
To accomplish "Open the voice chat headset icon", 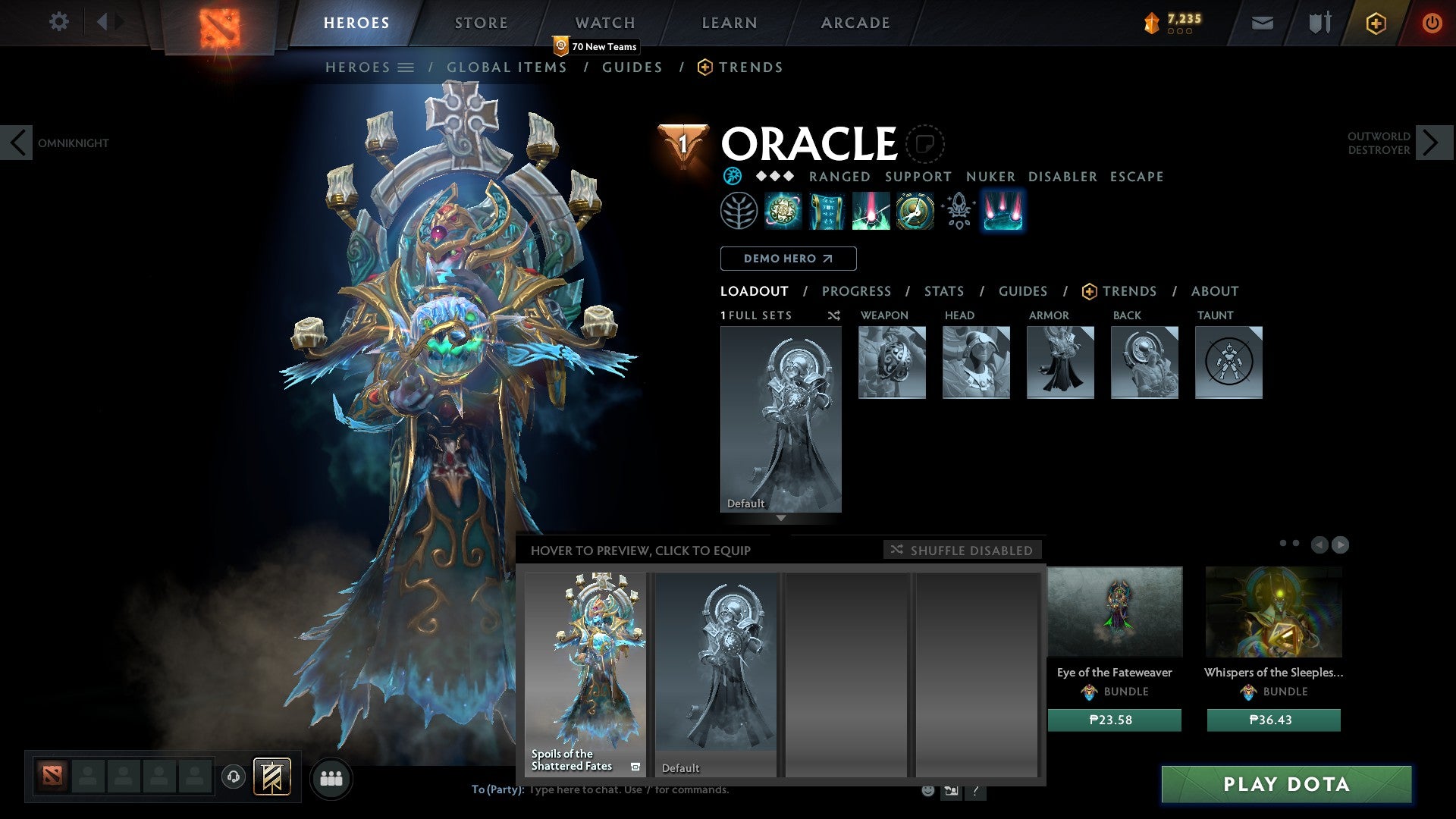I will coord(233,777).
